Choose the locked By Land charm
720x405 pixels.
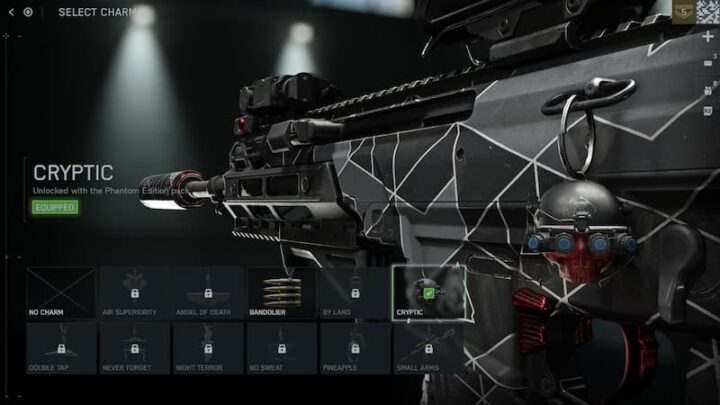(x=354, y=292)
